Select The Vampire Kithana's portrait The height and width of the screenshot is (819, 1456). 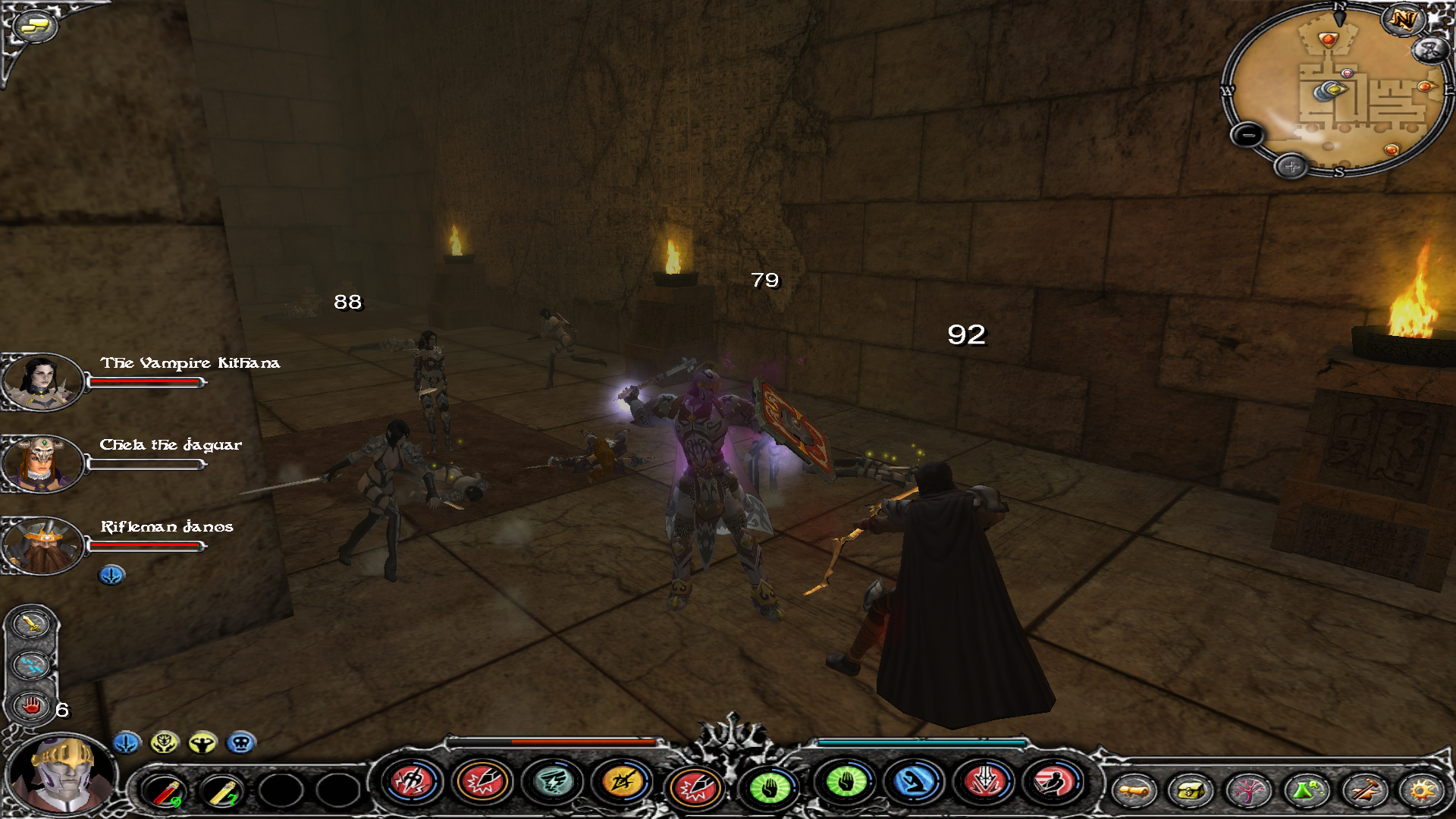(41, 381)
